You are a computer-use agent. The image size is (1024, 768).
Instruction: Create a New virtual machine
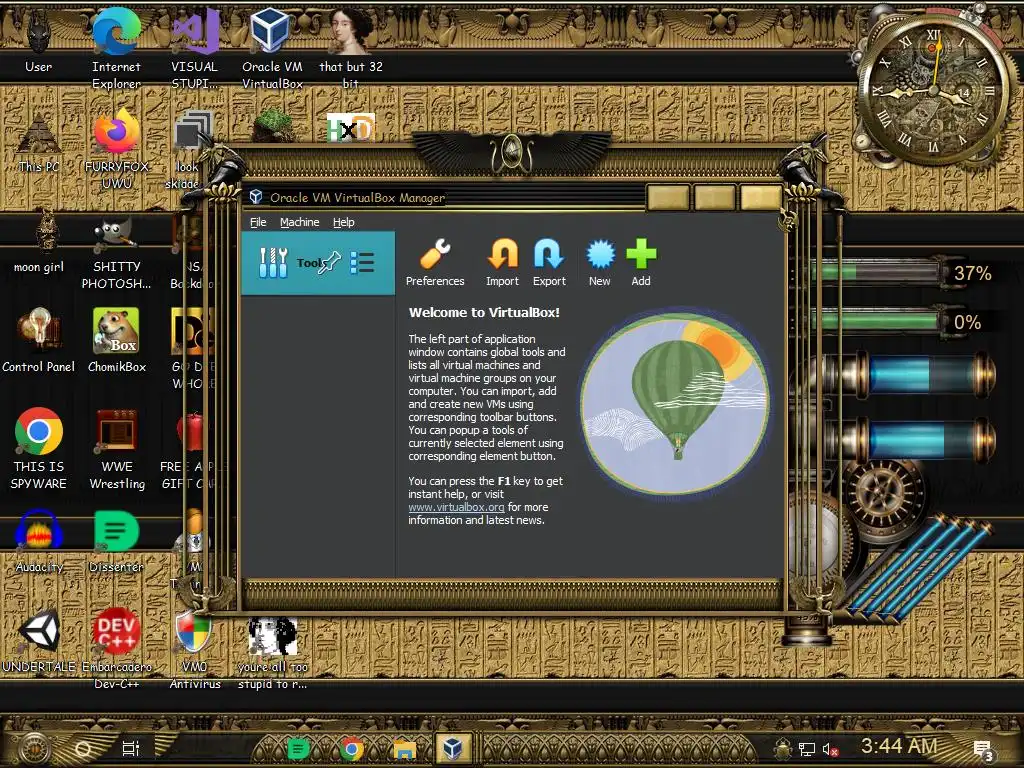[599, 263]
